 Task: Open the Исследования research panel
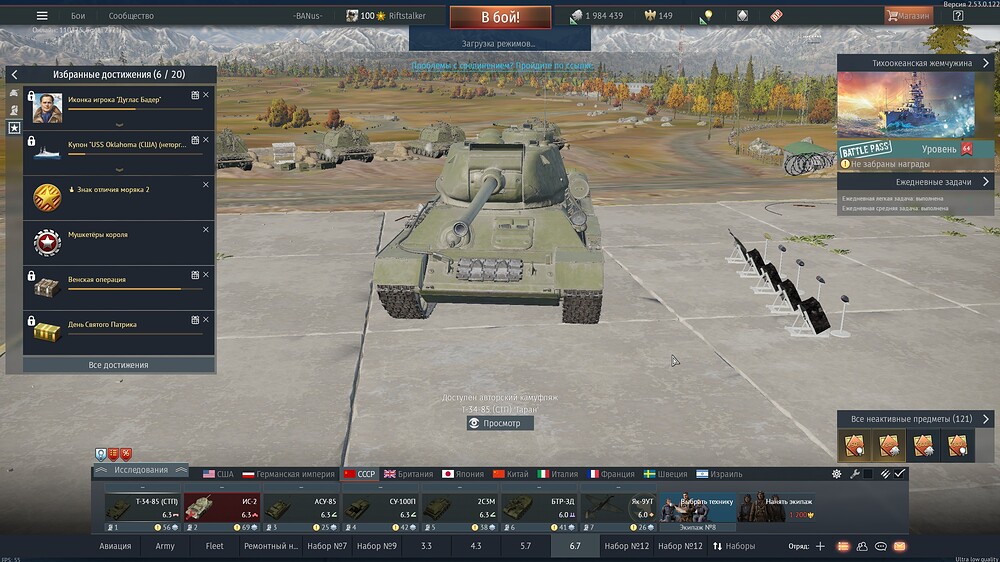pyautogui.click(x=140, y=470)
